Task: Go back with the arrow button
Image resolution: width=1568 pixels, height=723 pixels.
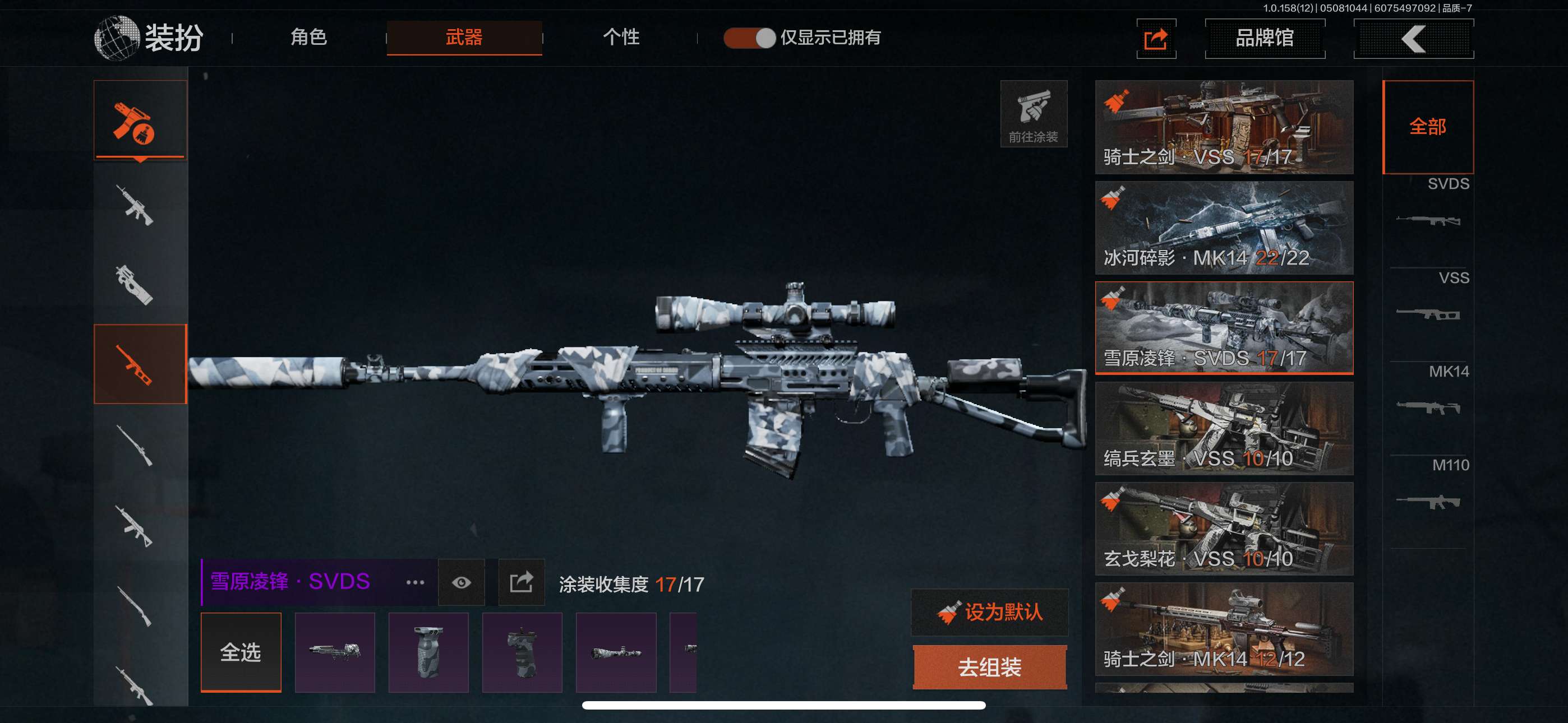Action: click(1413, 39)
